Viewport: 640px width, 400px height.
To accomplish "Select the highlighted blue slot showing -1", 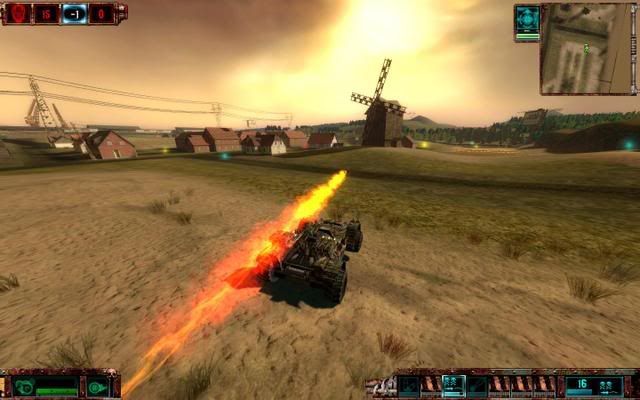I will 74,13.
